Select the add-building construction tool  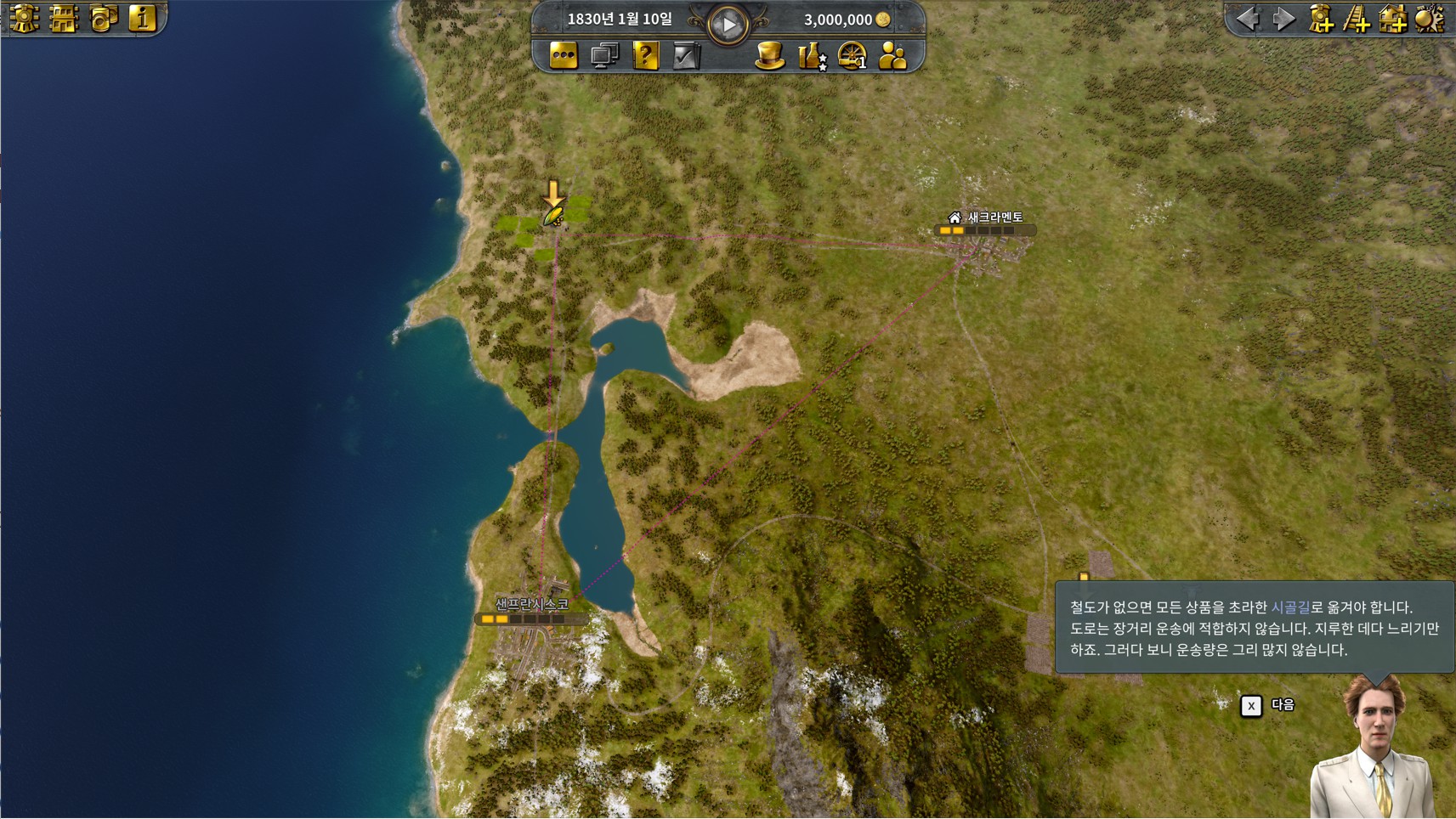1393,18
